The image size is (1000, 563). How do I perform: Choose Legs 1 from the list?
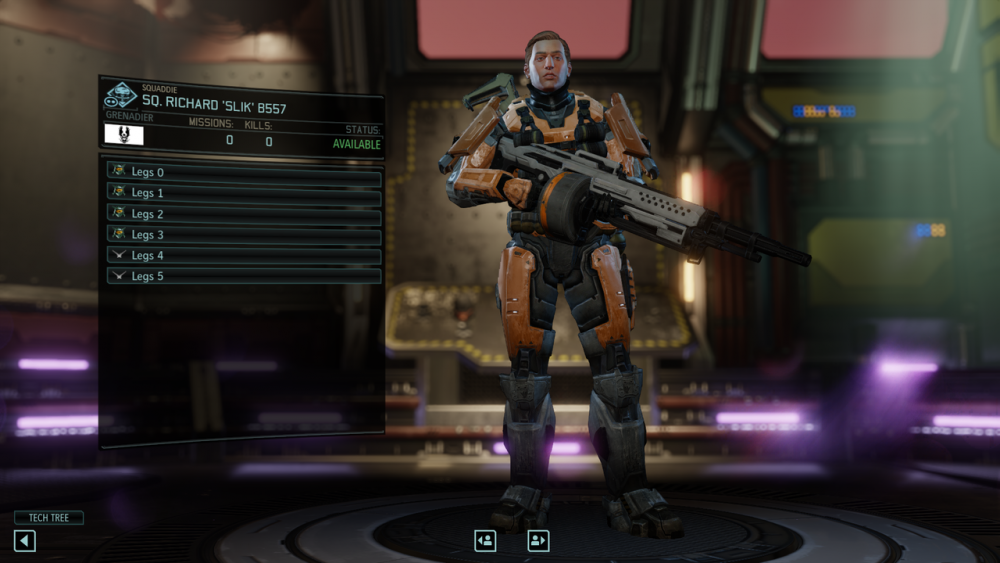pyautogui.click(x=244, y=193)
